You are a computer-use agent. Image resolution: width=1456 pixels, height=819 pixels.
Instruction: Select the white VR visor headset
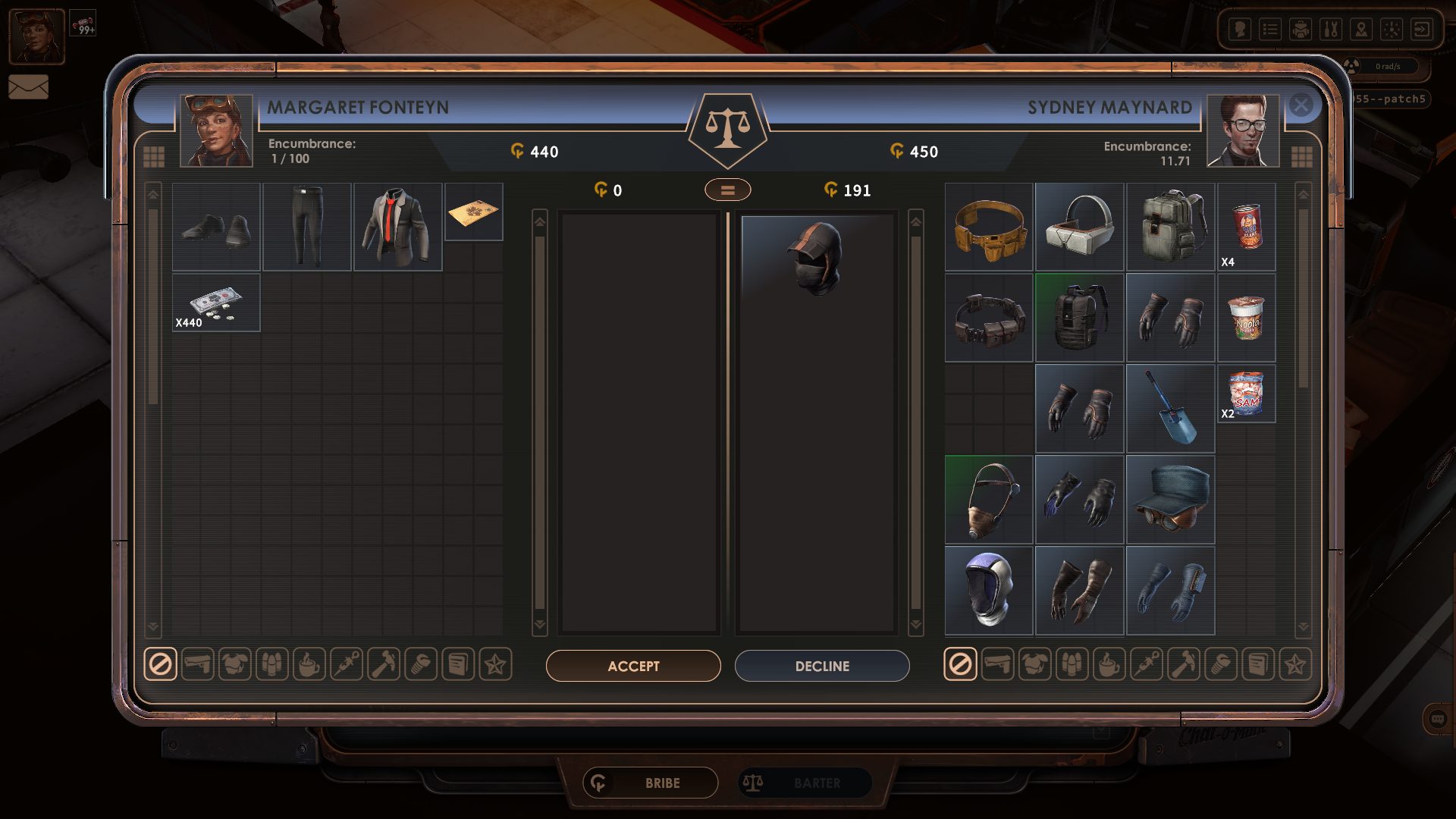[1079, 227]
